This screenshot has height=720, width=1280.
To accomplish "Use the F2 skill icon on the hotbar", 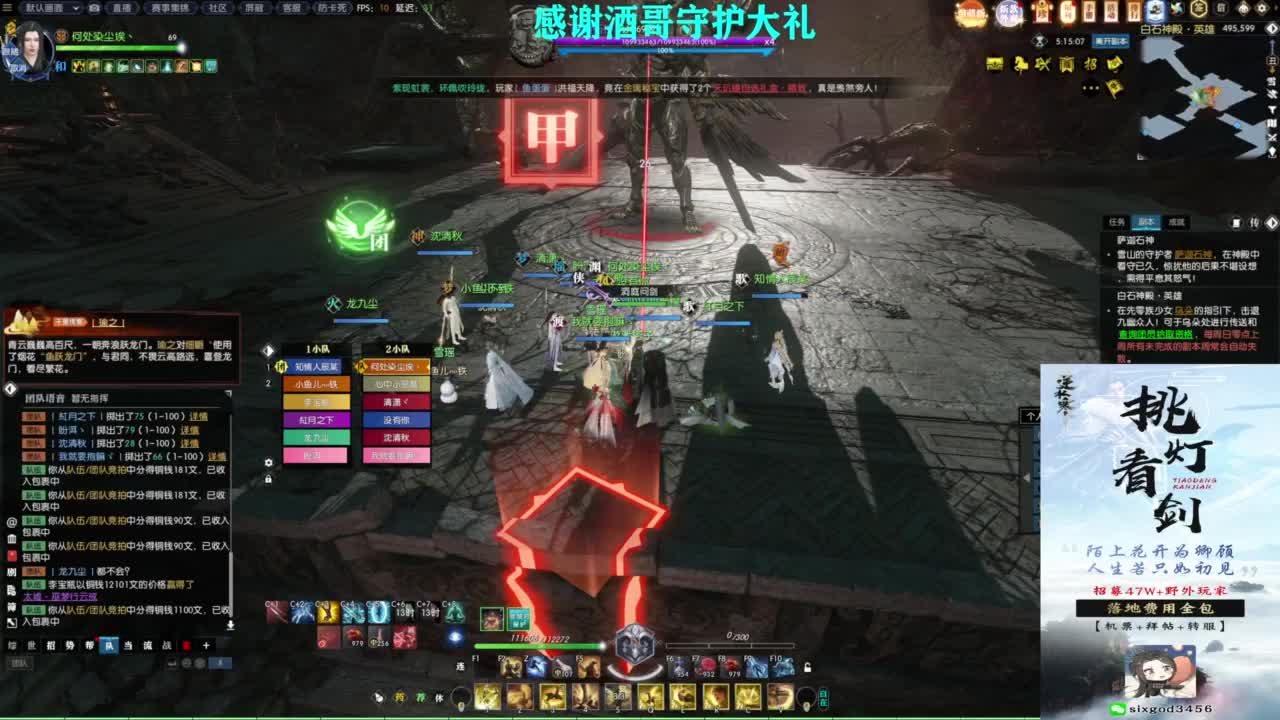I will coord(511,666).
